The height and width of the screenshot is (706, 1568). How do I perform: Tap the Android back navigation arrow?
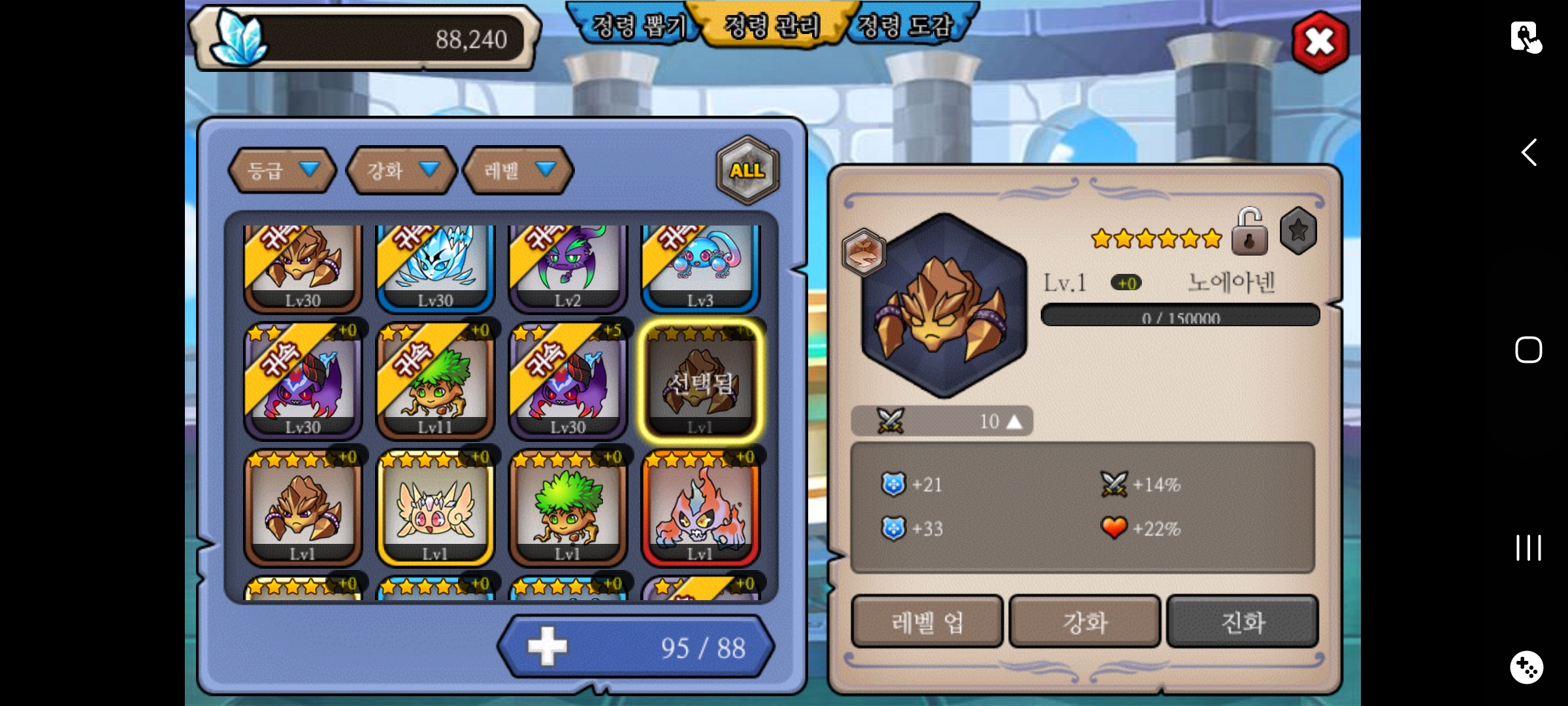[x=1529, y=153]
